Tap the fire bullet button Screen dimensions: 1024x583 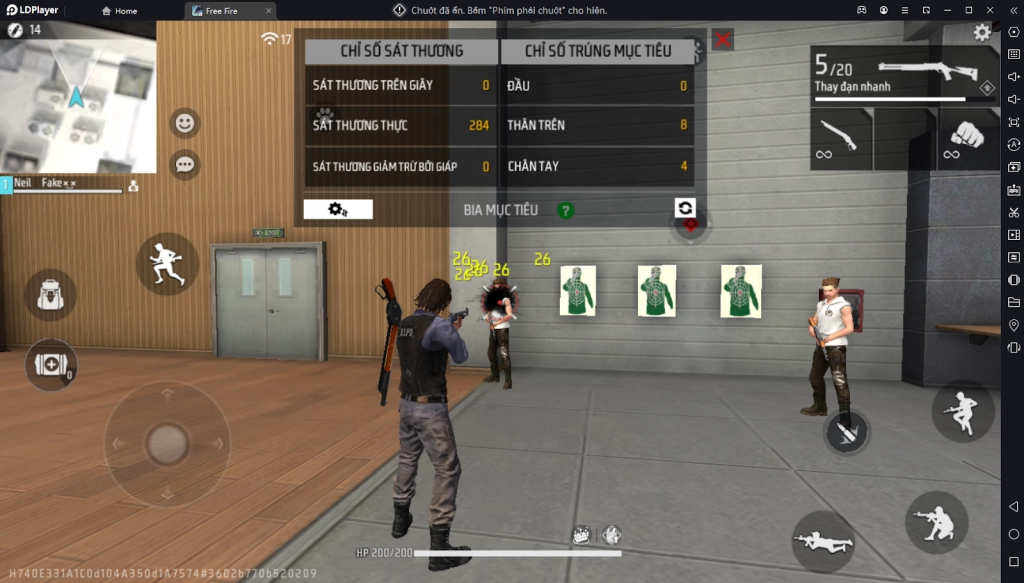846,432
